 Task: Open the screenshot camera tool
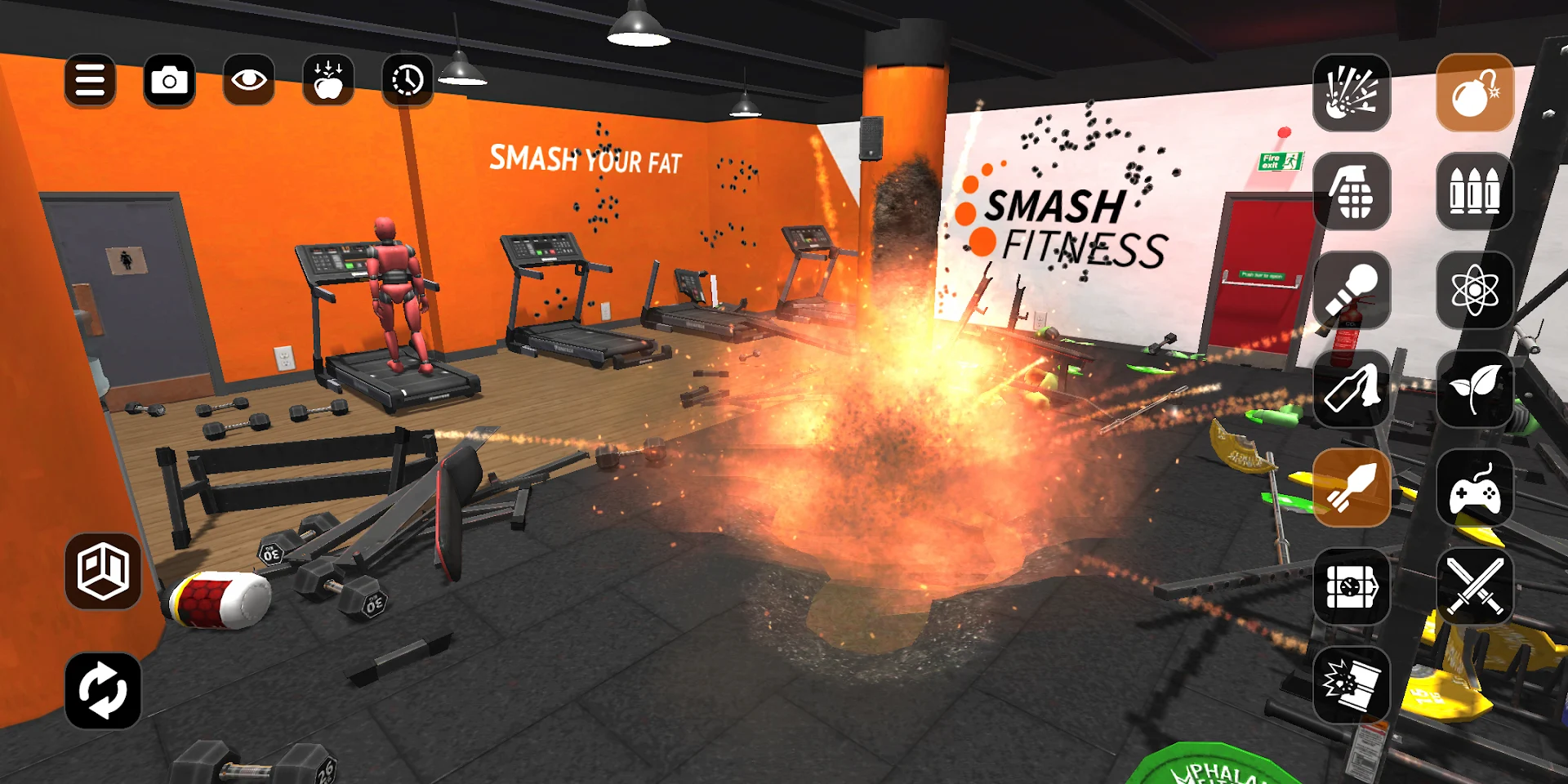point(169,80)
